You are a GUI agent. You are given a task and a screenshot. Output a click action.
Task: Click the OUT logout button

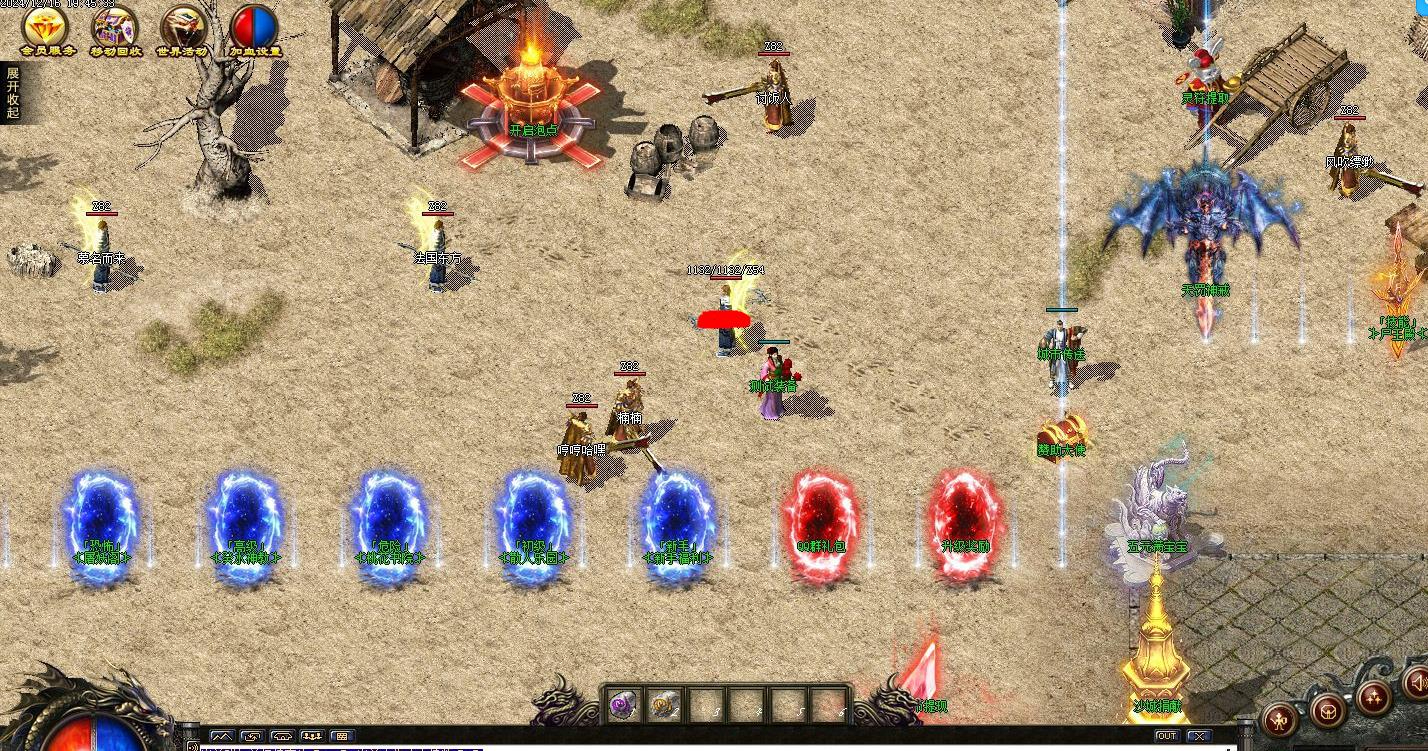click(1166, 736)
